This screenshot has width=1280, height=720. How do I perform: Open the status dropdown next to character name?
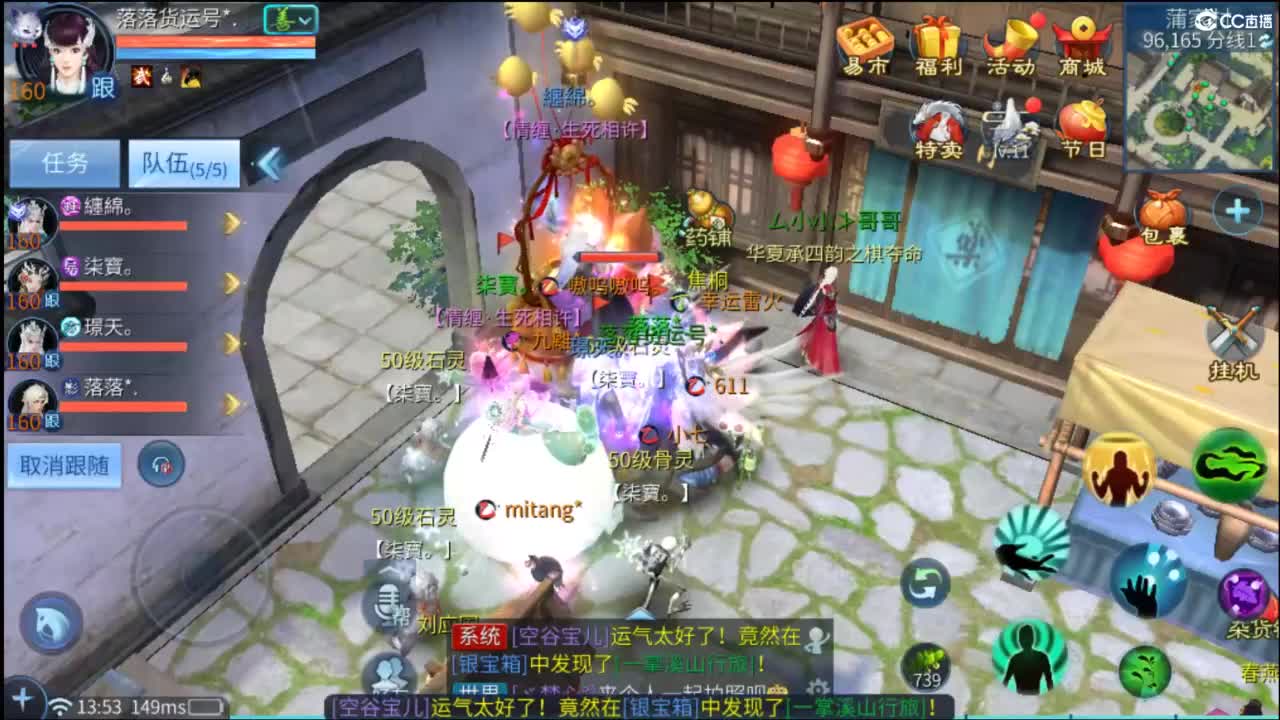[x=290, y=20]
